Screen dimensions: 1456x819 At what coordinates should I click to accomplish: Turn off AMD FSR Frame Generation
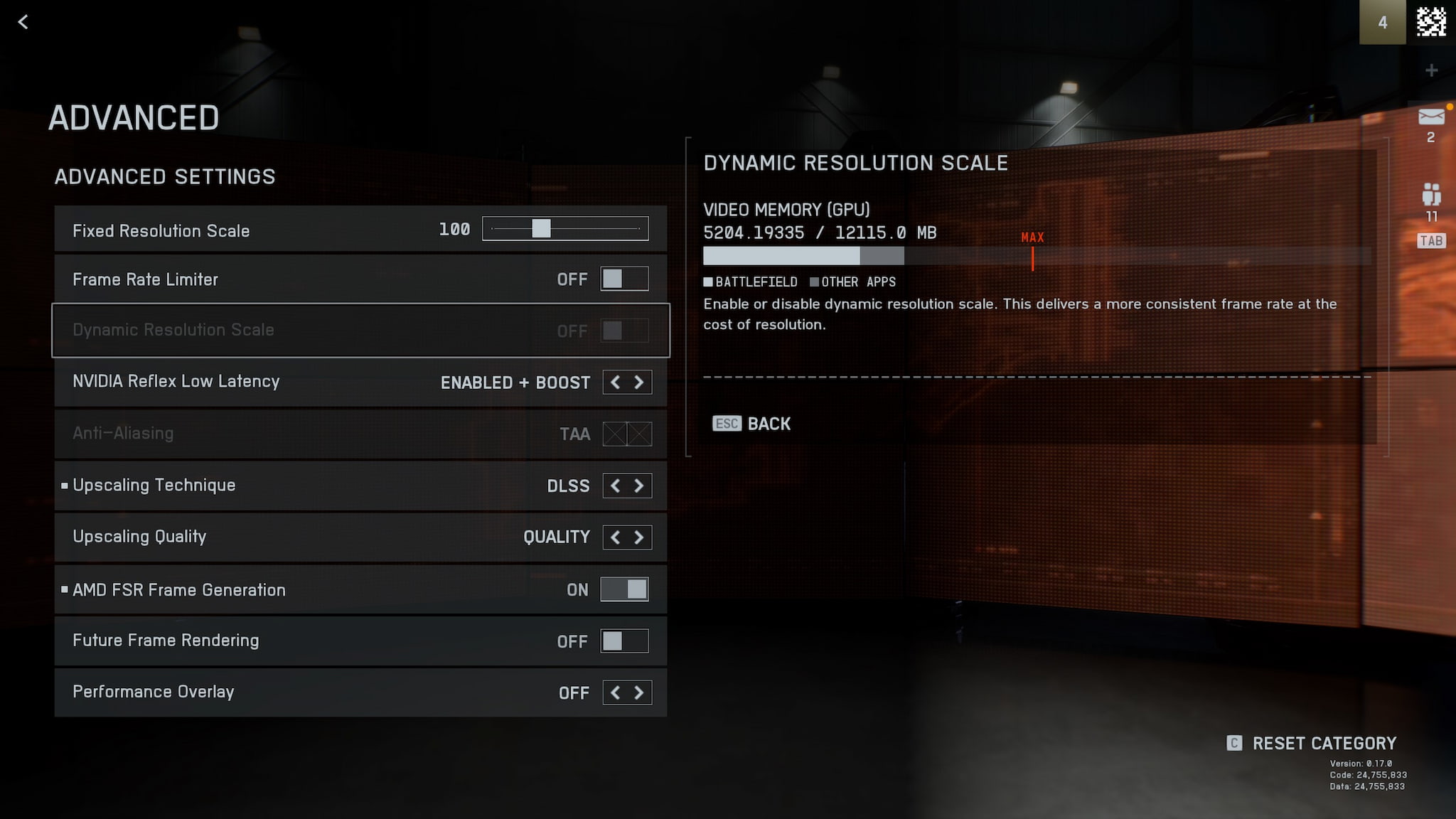pyautogui.click(x=624, y=589)
